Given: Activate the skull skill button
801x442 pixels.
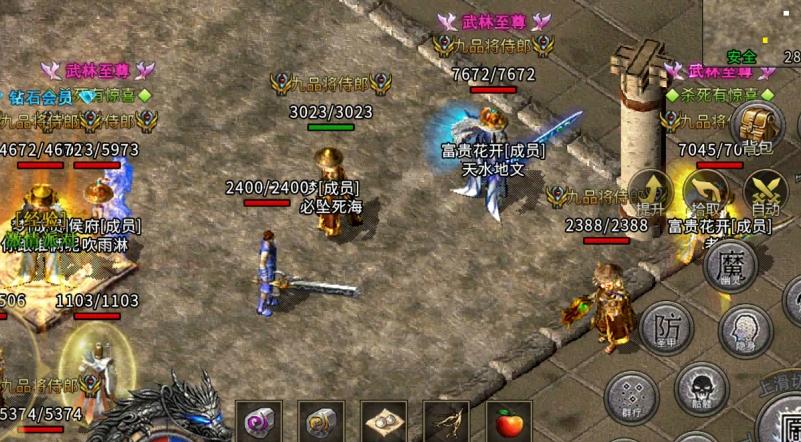Looking at the screenshot, I should [x=700, y=389].
